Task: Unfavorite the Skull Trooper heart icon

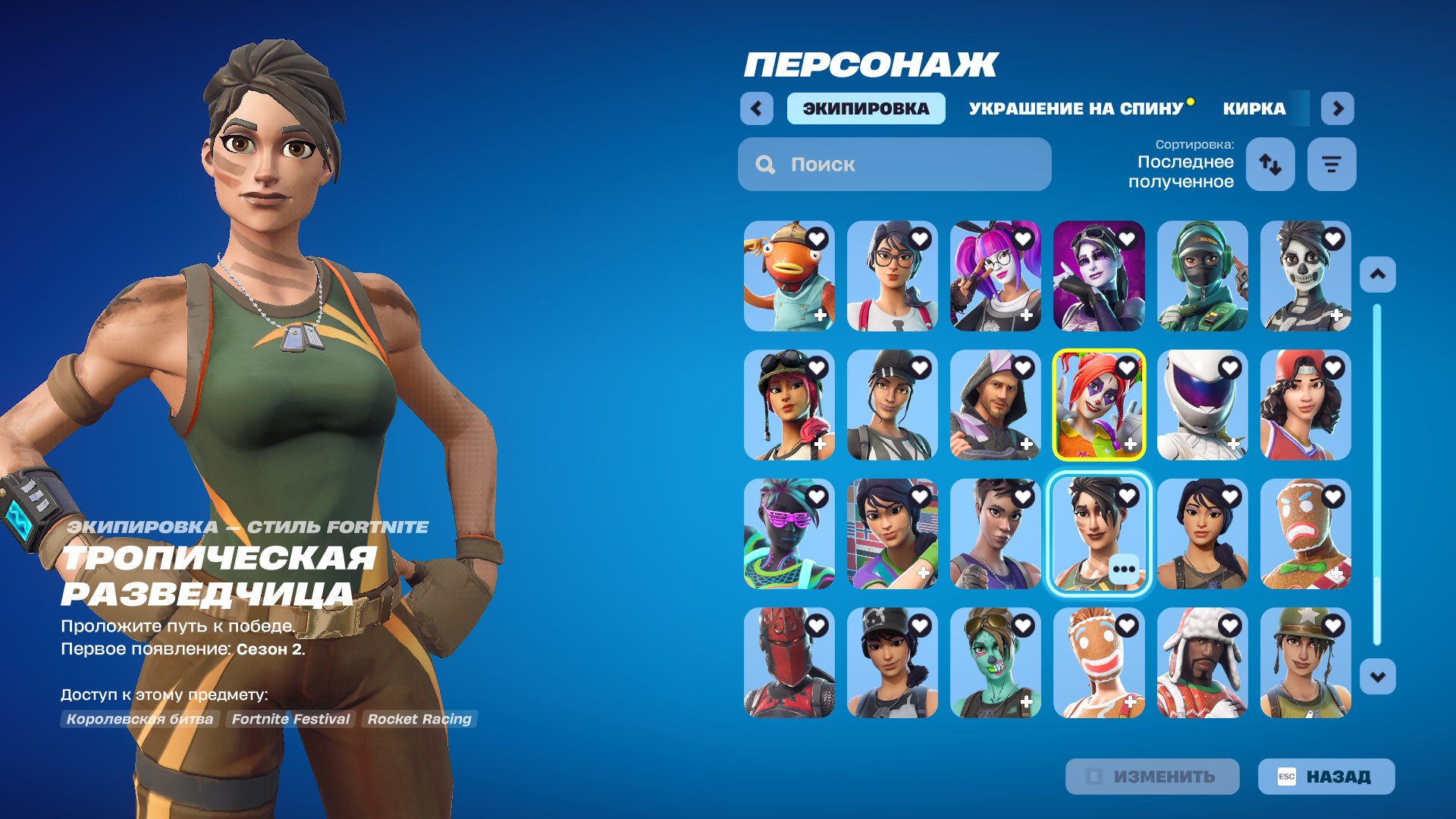Action: pos(1335,239)
